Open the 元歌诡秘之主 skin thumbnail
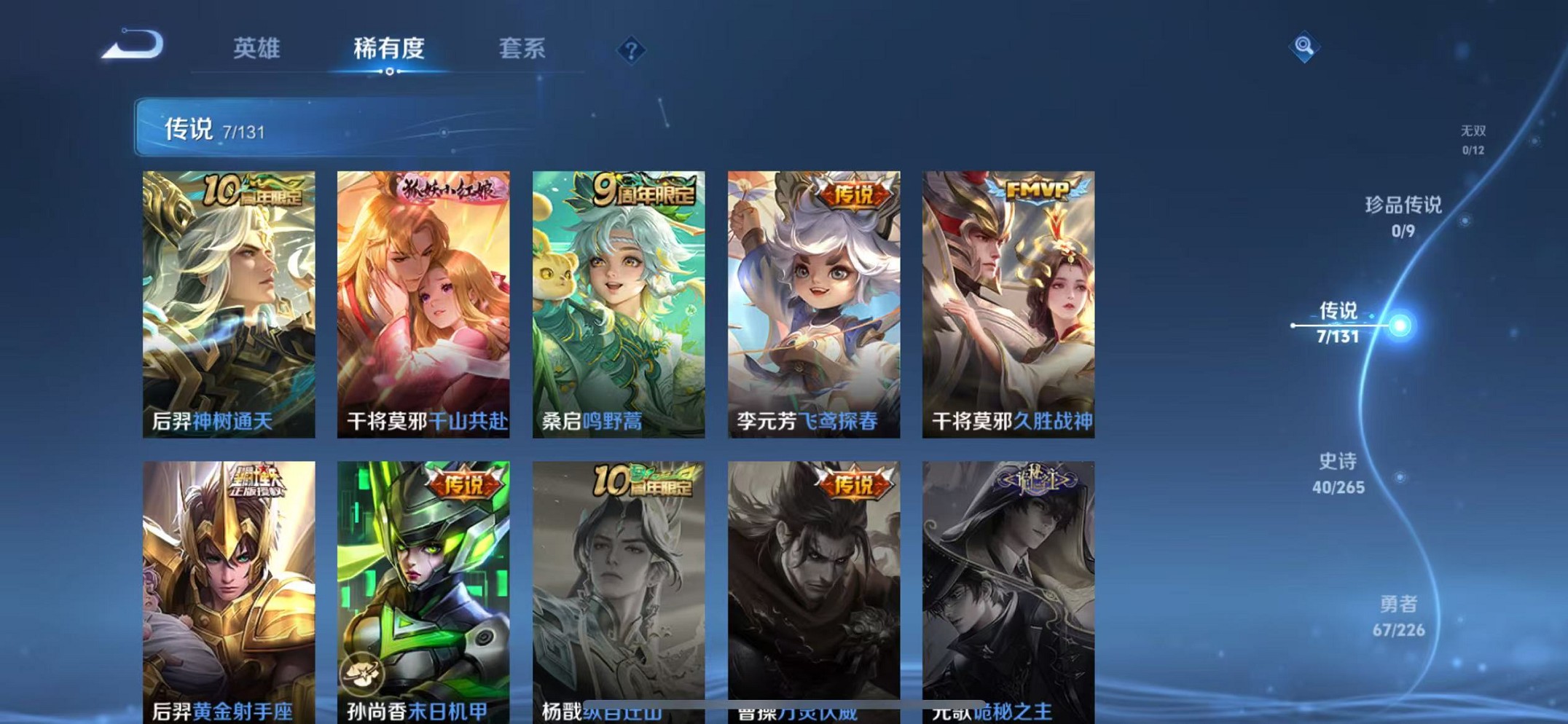 coord(1008,583)
